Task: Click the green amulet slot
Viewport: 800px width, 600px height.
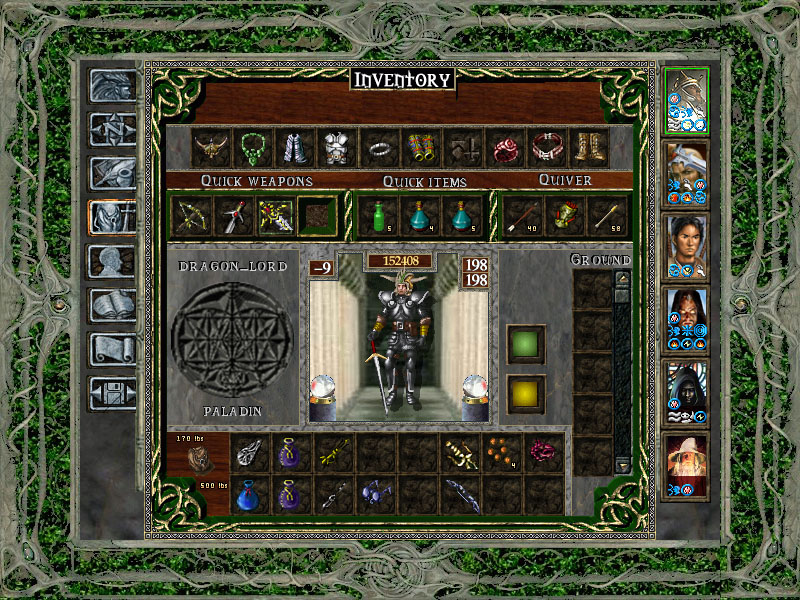Action: tap(254, 148)
